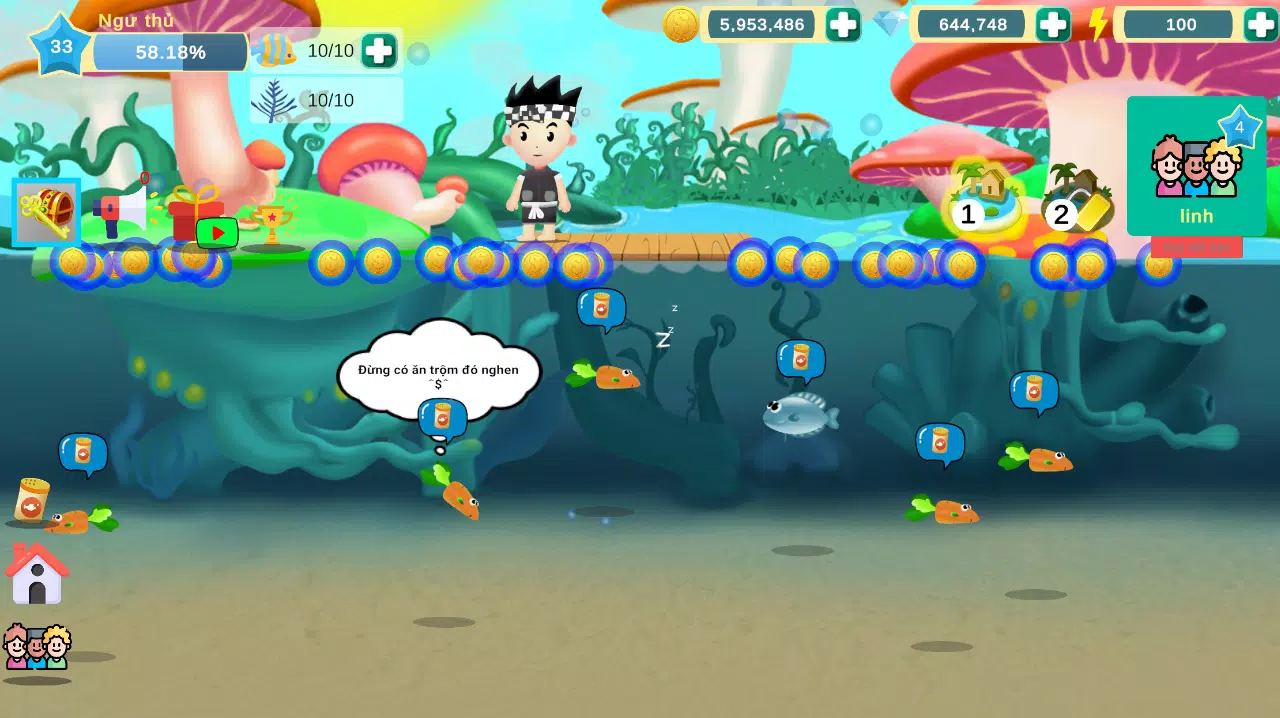This screenshot has width=1280, height=718.
Task: Open the level 33 star profile badge
Action: click(61, 46)
